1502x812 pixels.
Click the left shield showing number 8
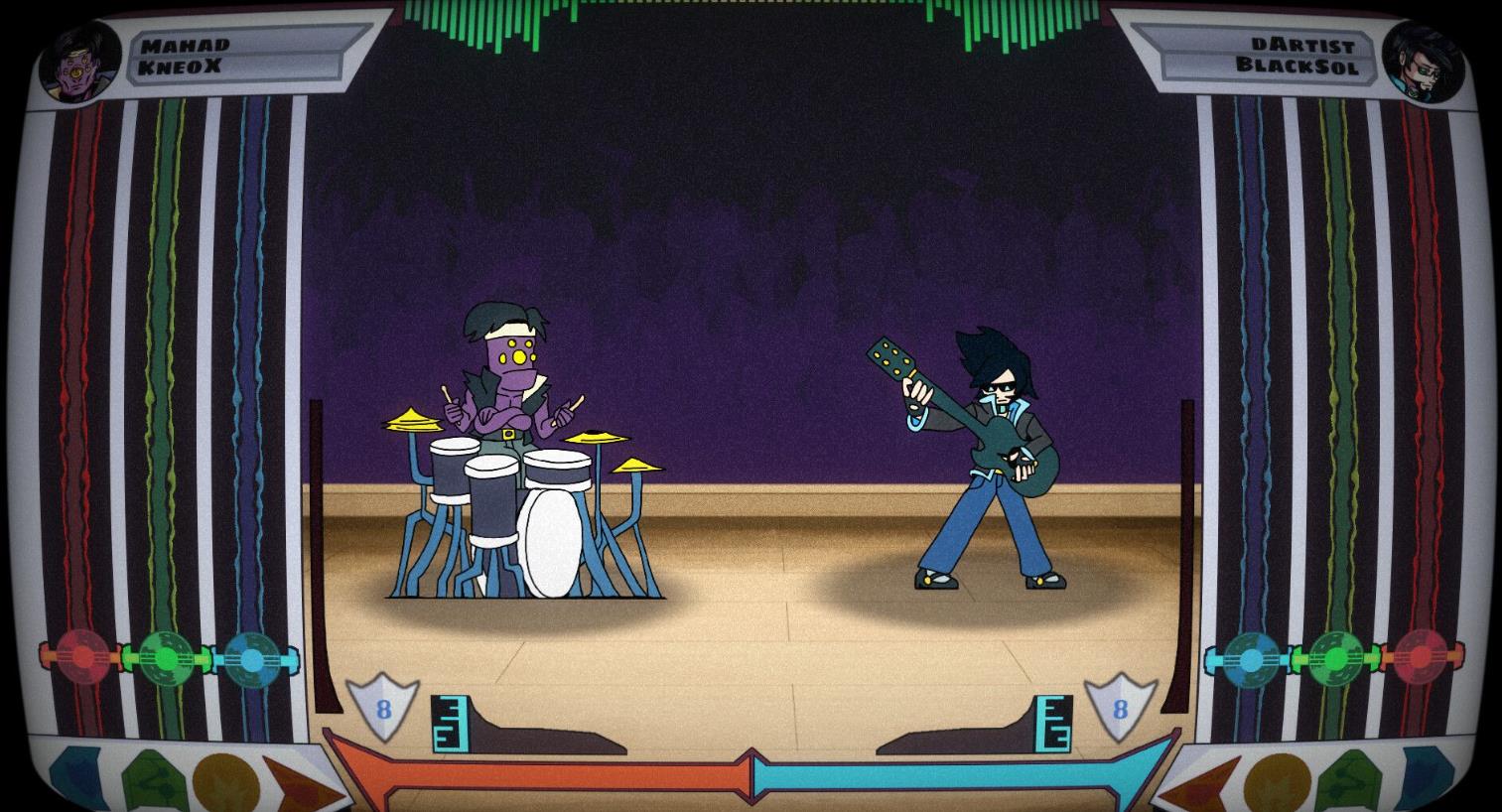click(x=383, y=708)
